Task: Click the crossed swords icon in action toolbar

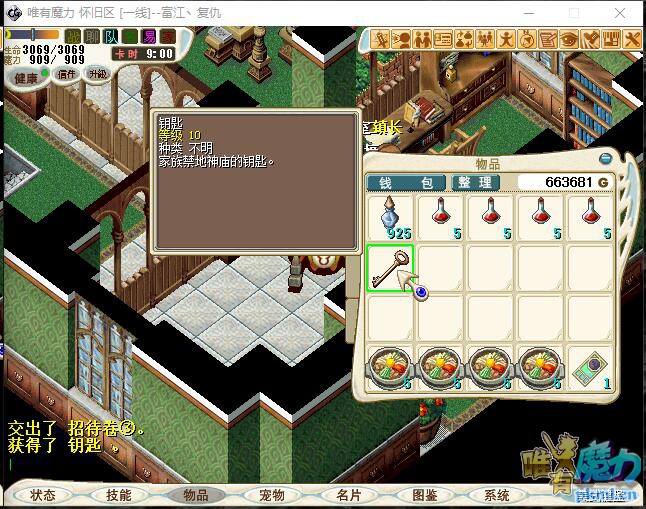Action: point(381,39)
